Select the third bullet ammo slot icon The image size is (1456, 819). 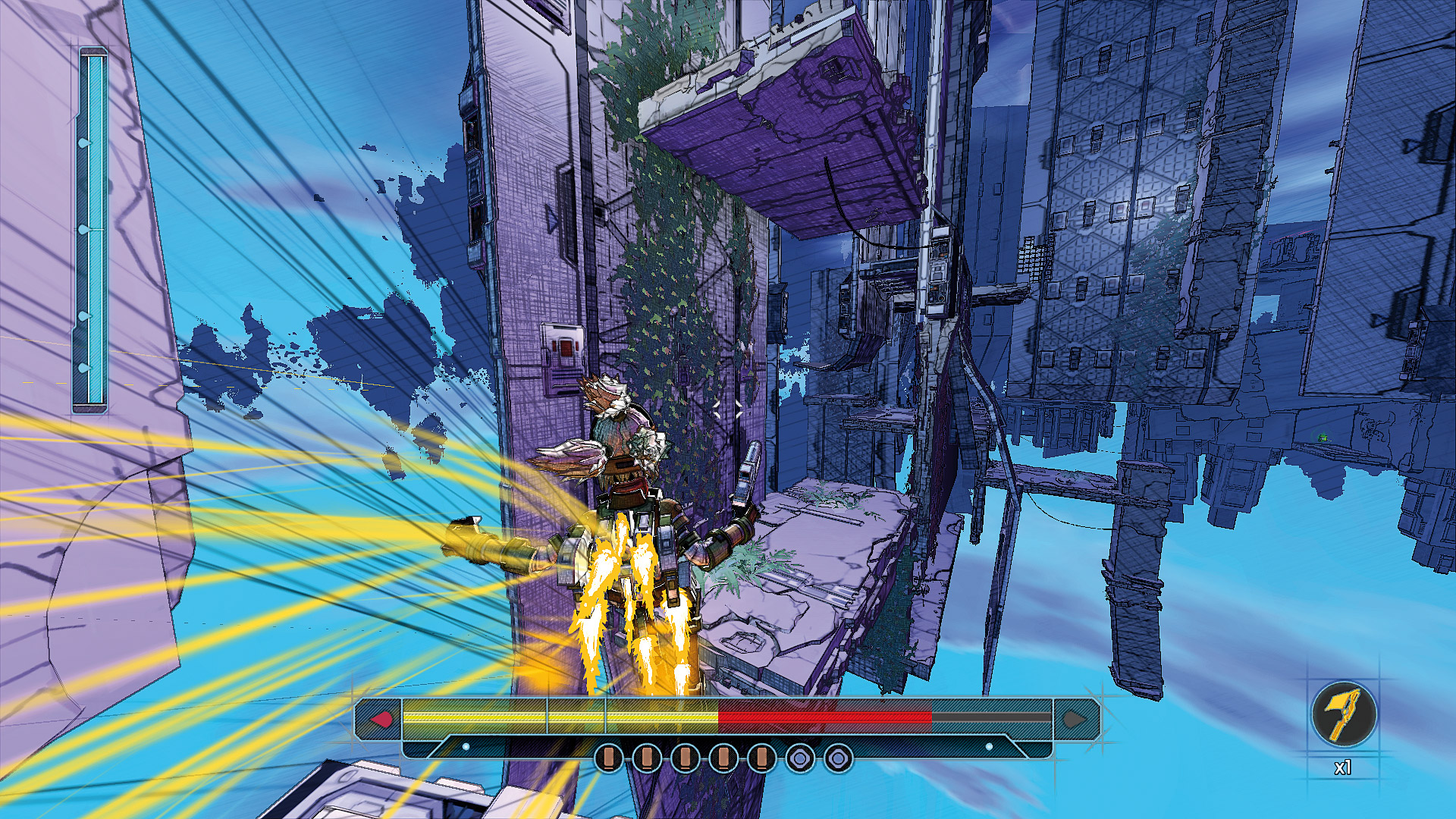point(685,757)
